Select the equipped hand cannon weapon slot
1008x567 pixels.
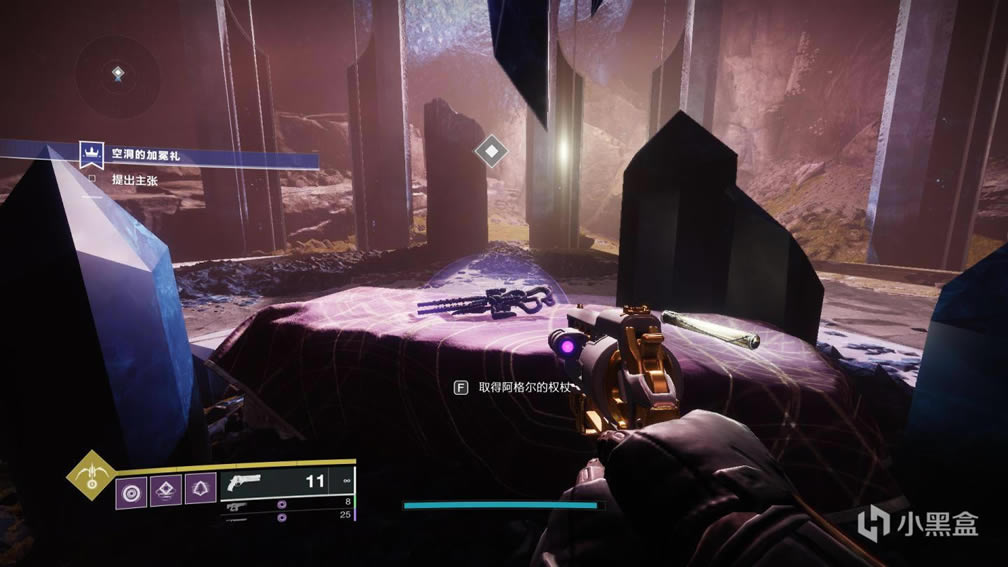click(x=285, y=482)
